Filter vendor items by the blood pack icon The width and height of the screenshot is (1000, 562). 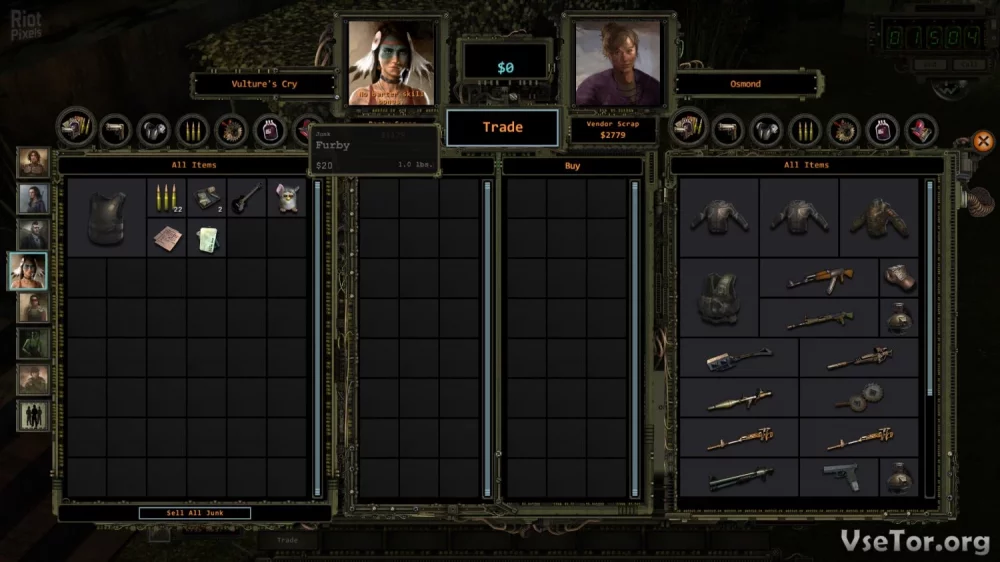click(x=881, y=129)
